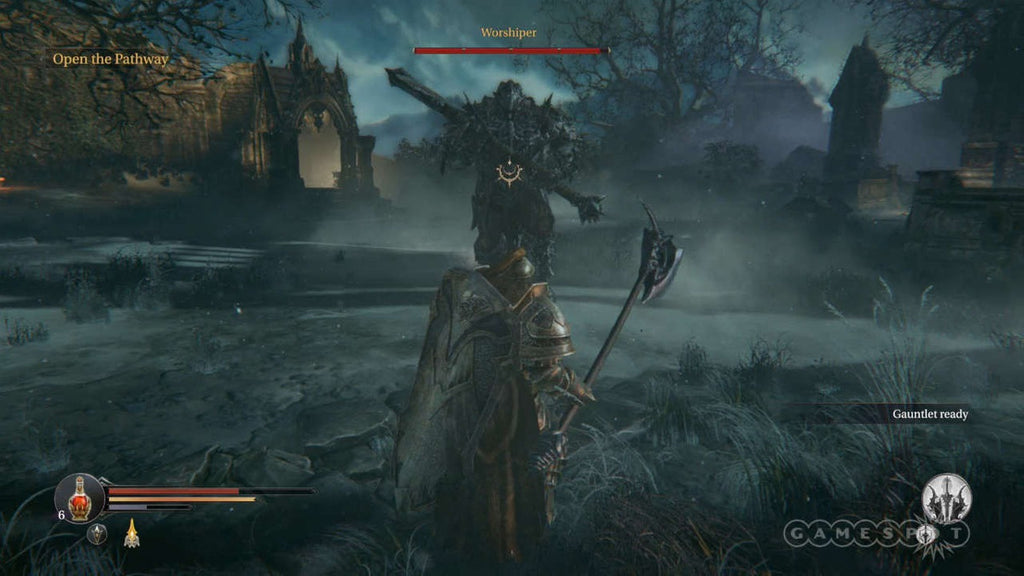
Task: Select the "Gauntlet ready" notification
Action: point(930,414)
